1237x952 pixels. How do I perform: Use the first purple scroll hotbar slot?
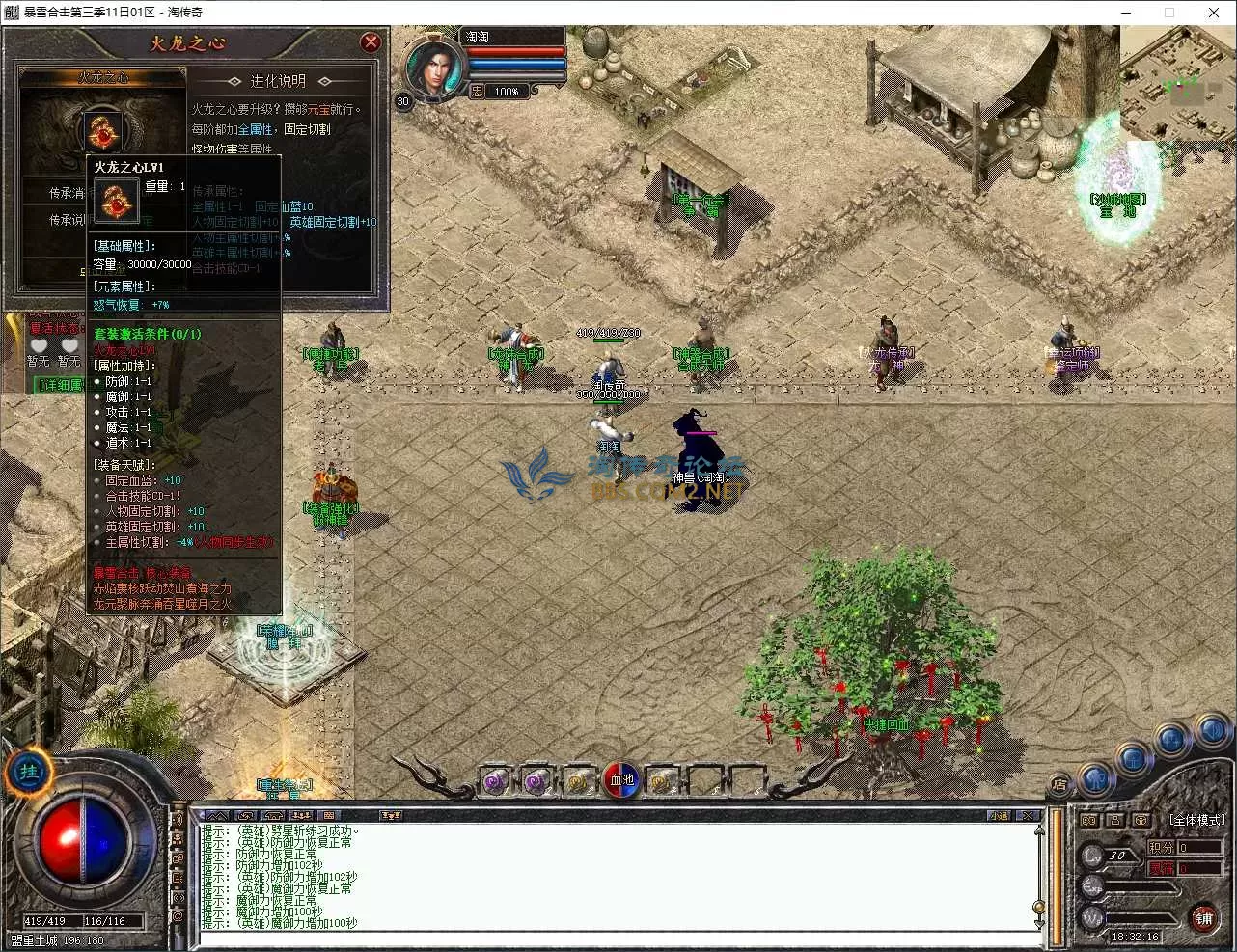click(x=496, y=781)
